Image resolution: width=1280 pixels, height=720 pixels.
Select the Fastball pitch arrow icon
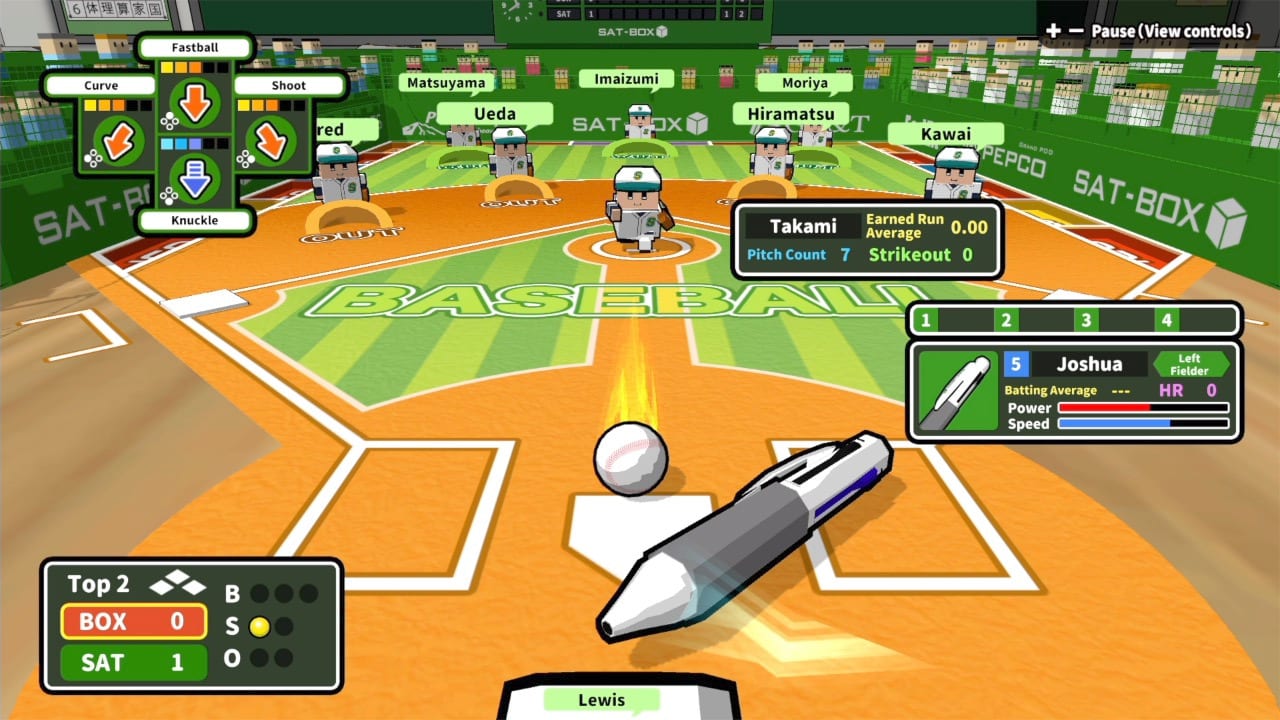(195, 103)
